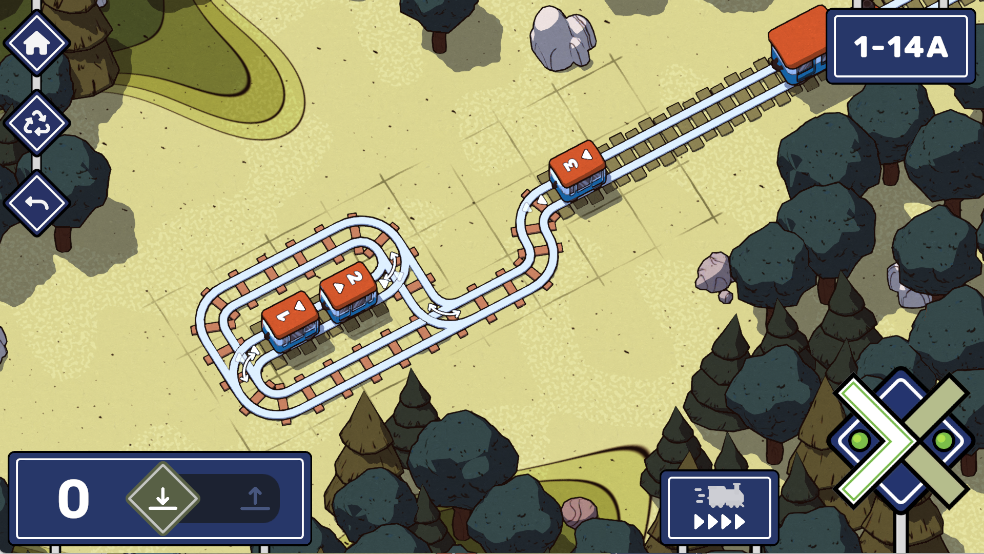The height and width of the screenshot is (554, 984).
Task: Start the train with the fast-forward locomotive button
Action: pos(719,505)
